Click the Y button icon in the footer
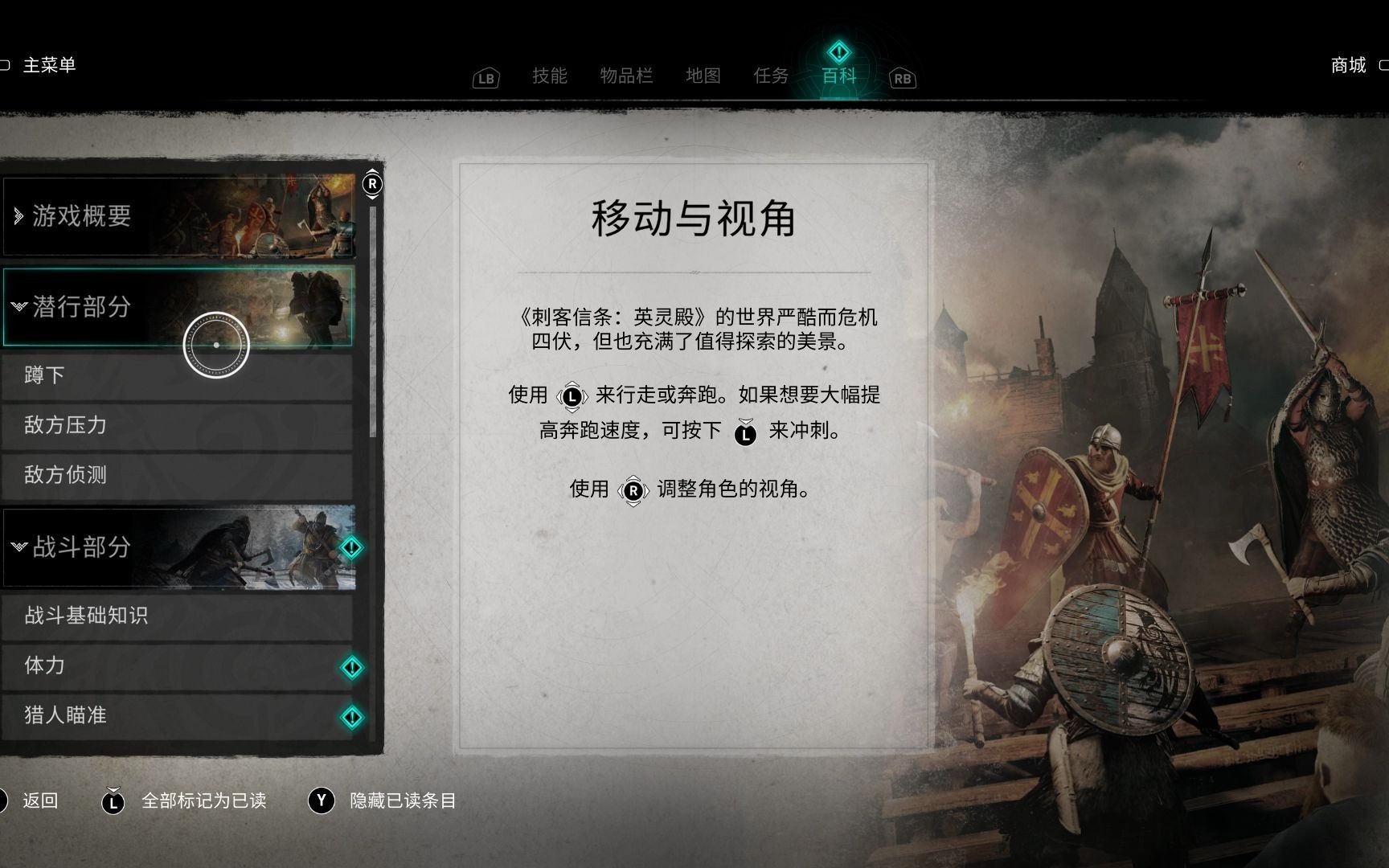The image size is (1389, 868). [321, 800]
